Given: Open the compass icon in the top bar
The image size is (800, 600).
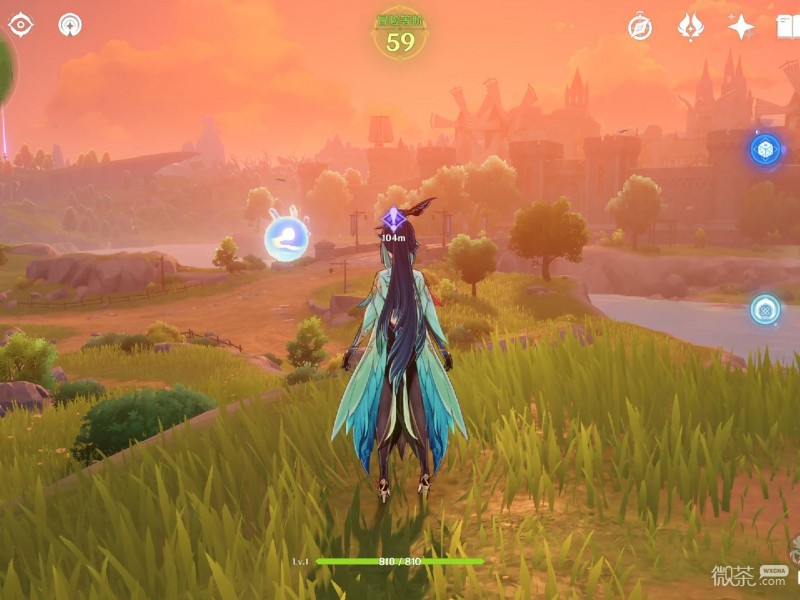Looking at the screenshot, I should point(640,27).
